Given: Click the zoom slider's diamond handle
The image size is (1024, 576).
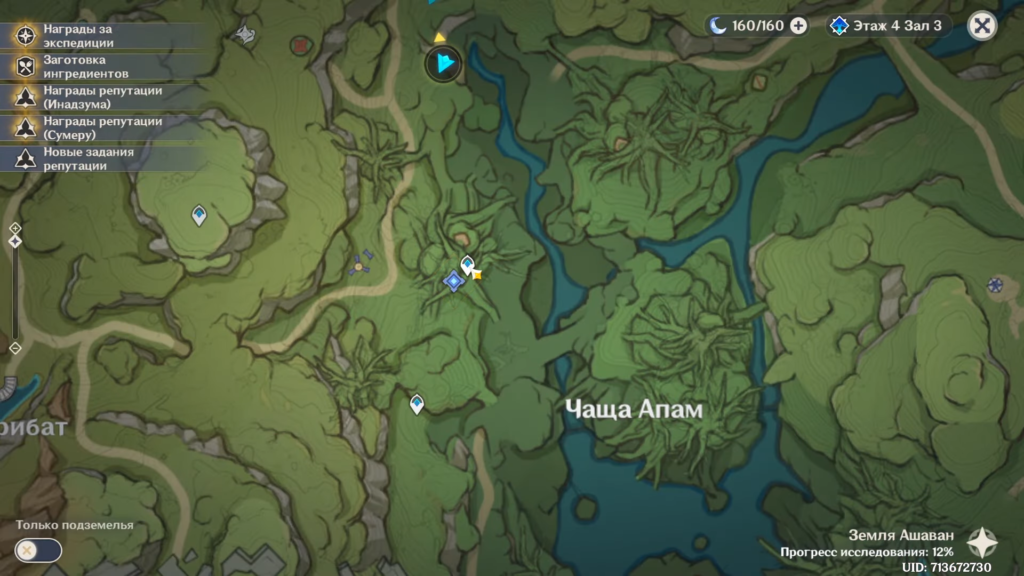Looking at the screenshot, I should click(15, 242).
